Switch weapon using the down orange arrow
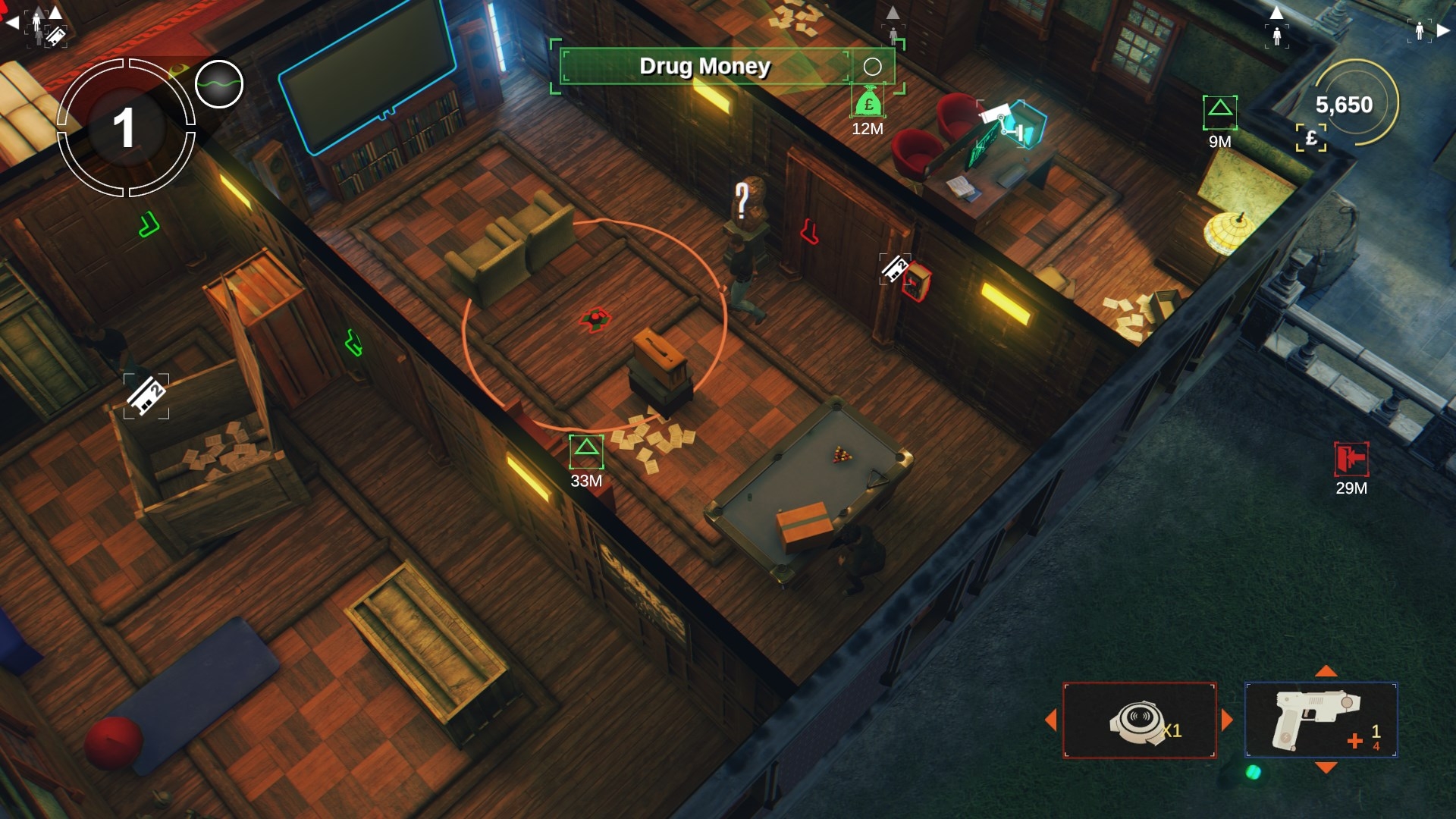Screen dimensions: 1456x819 [1326, 768]
